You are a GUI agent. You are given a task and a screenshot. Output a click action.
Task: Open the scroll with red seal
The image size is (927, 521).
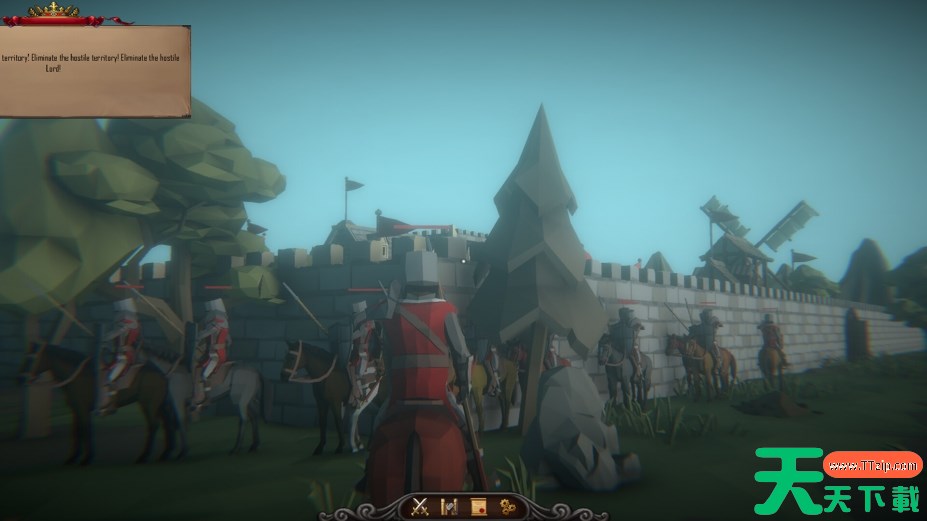coord(478,507)
